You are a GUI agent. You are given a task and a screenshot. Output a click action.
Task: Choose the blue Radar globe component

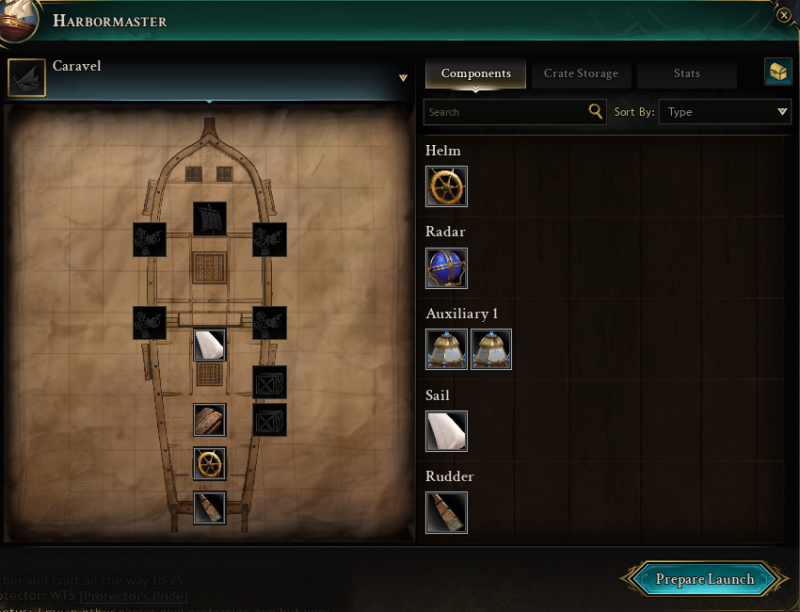click(446, 268)
